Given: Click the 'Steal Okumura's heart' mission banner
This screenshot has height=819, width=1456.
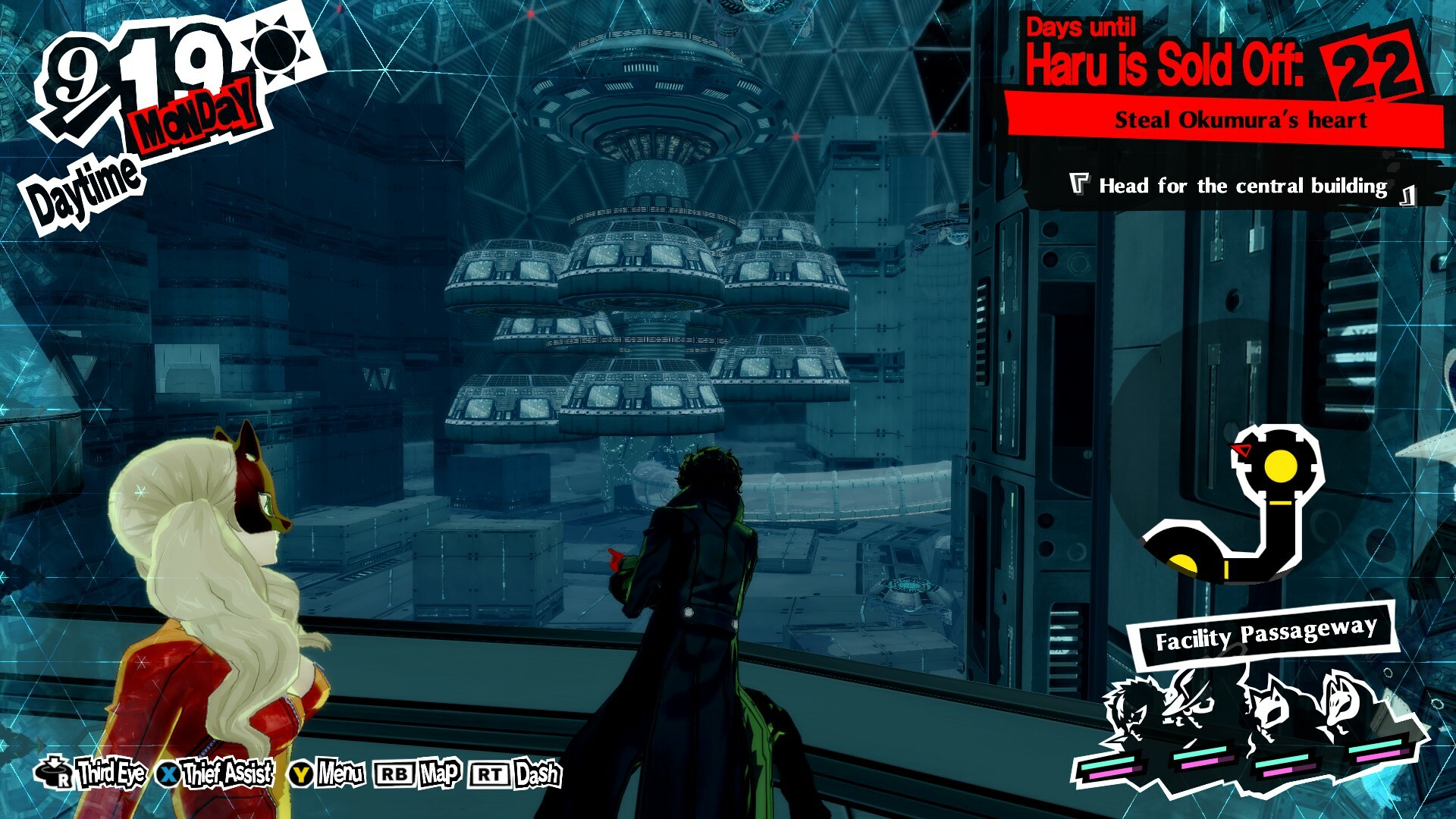Looking at the screenshot, I should (1241, 121).
